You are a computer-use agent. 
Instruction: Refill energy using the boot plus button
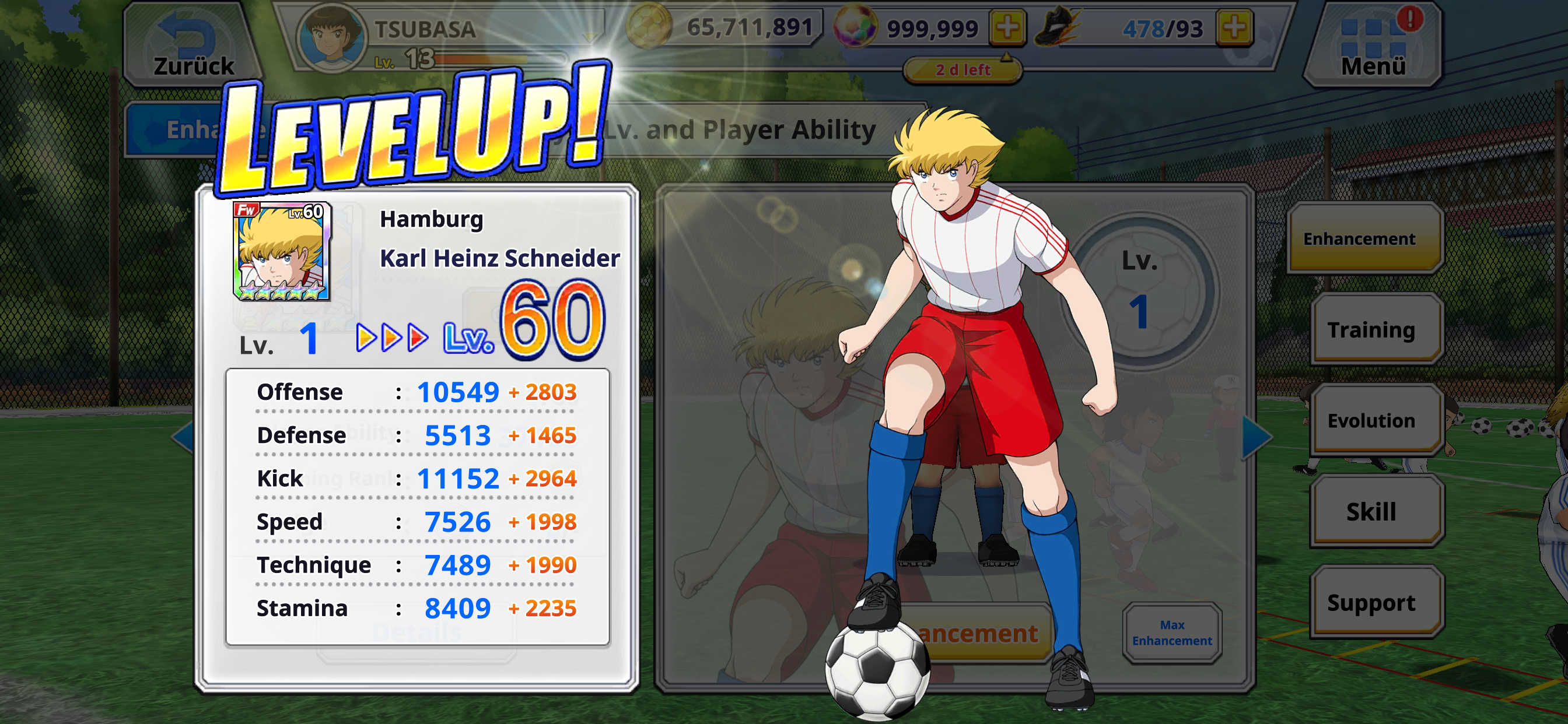[1234, 28]
